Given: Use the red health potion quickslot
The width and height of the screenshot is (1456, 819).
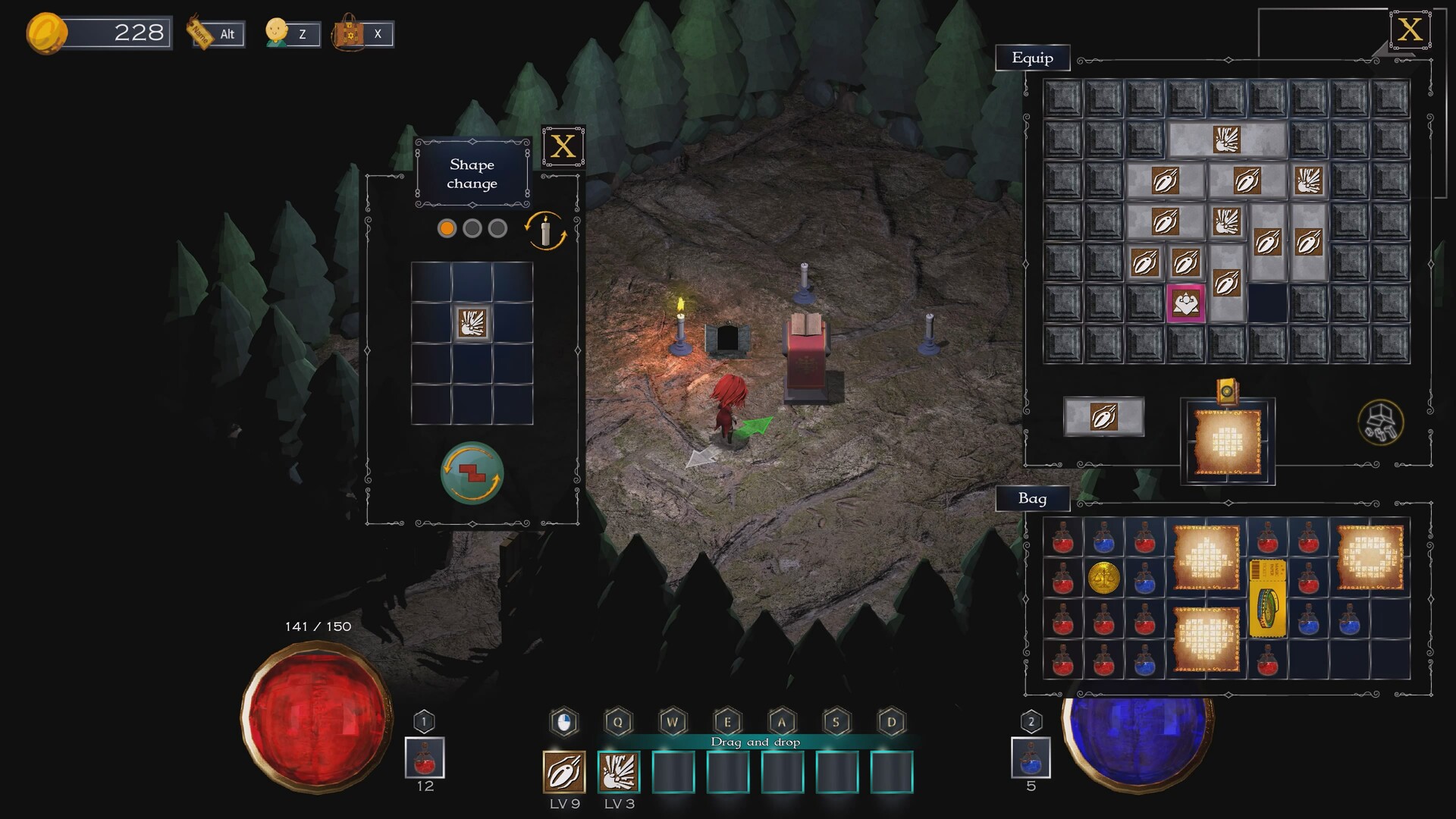Looking at the screenshot, I should (x=425, y=758).
